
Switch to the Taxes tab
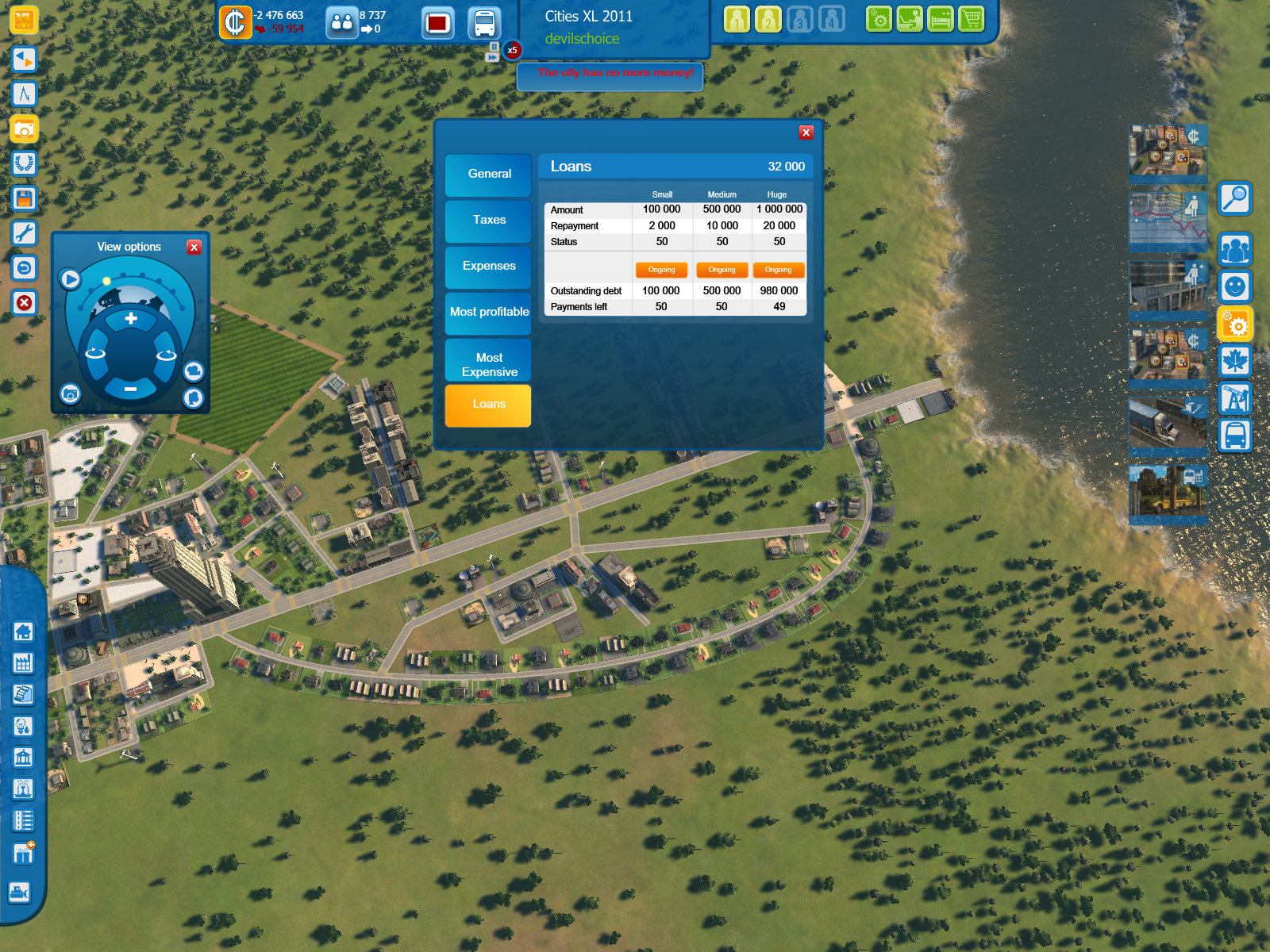pos(487,221)
